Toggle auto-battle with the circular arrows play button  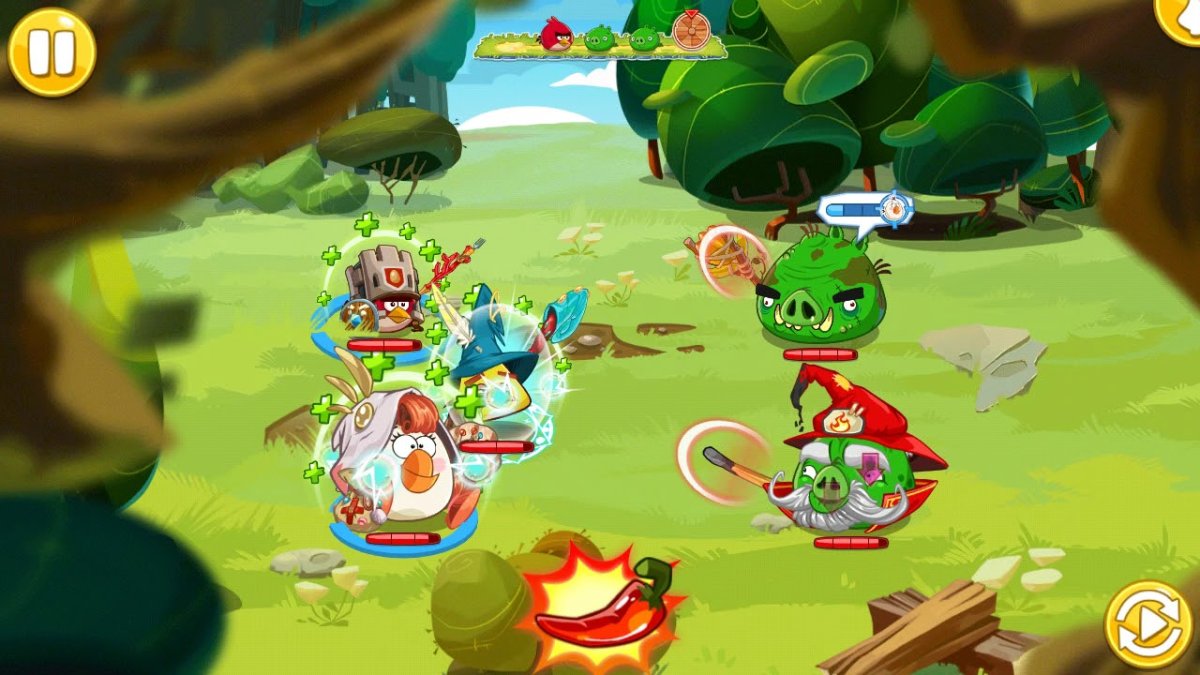click(1148, 624)
